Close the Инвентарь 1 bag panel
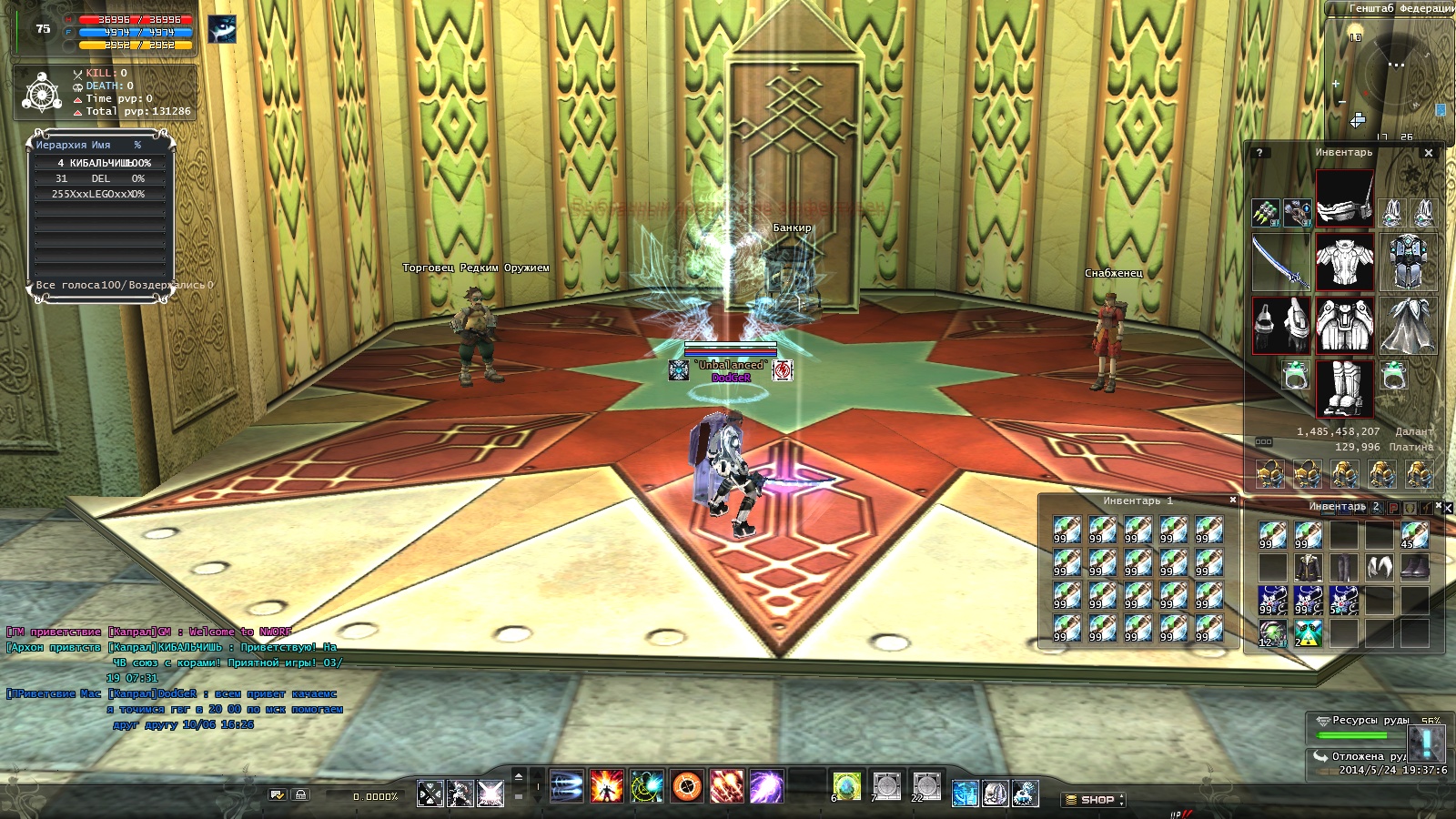This screenshot has height=819, width=1456. [1233, 500]
